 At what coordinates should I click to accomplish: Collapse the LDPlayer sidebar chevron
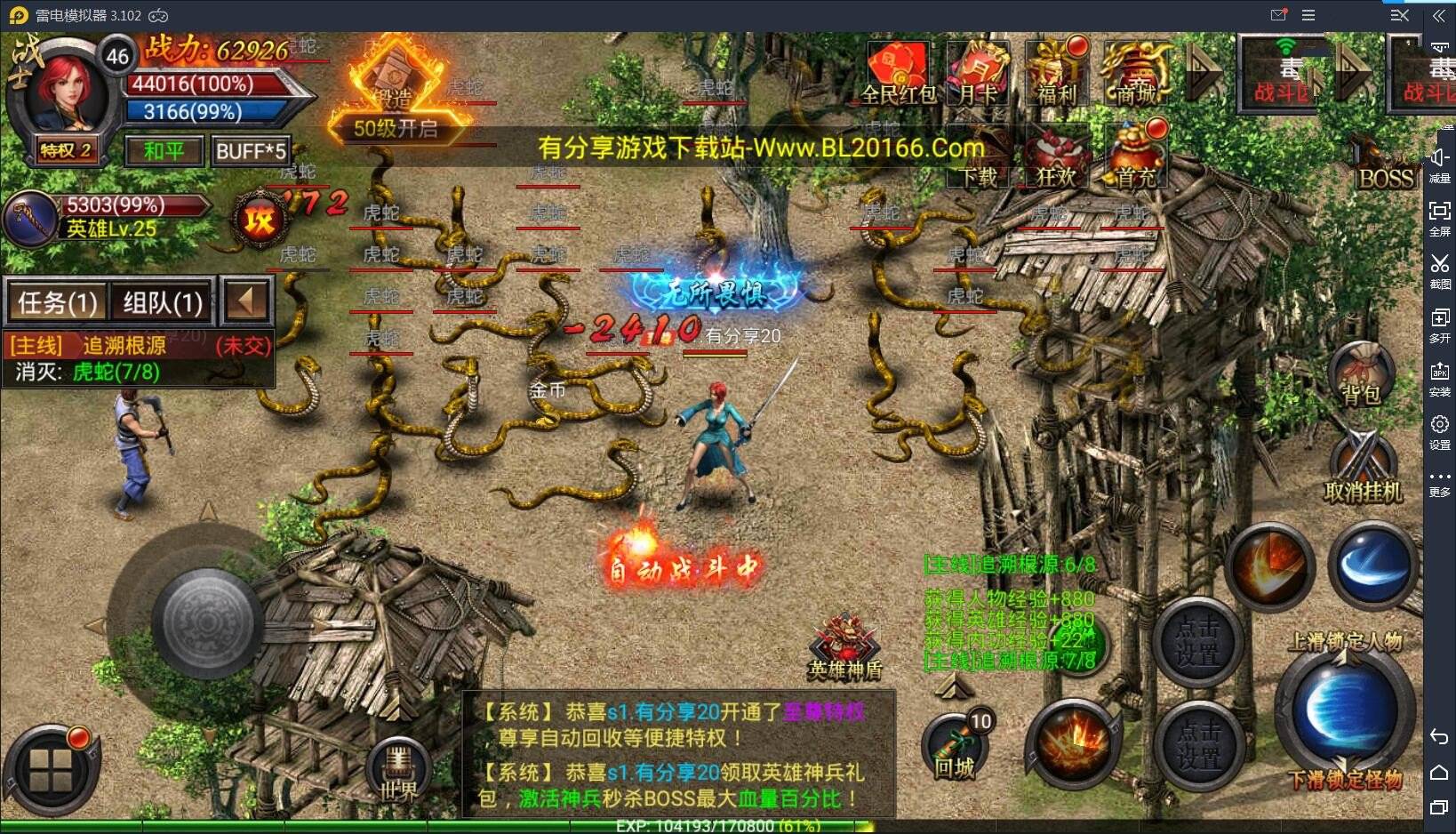click(x=1440, y=14)
